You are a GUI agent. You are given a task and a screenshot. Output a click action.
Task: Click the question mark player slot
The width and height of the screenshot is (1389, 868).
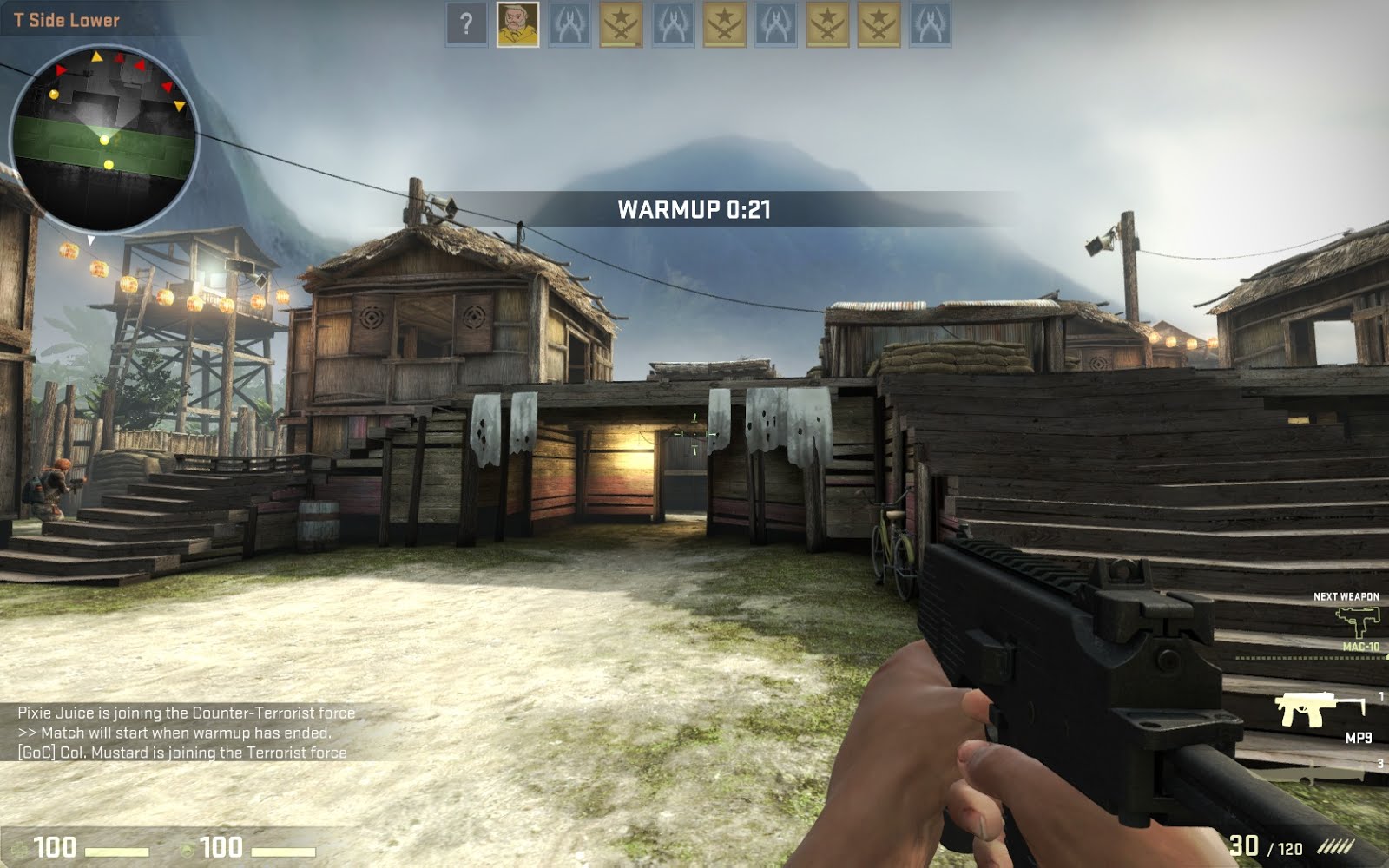point(465,23)
